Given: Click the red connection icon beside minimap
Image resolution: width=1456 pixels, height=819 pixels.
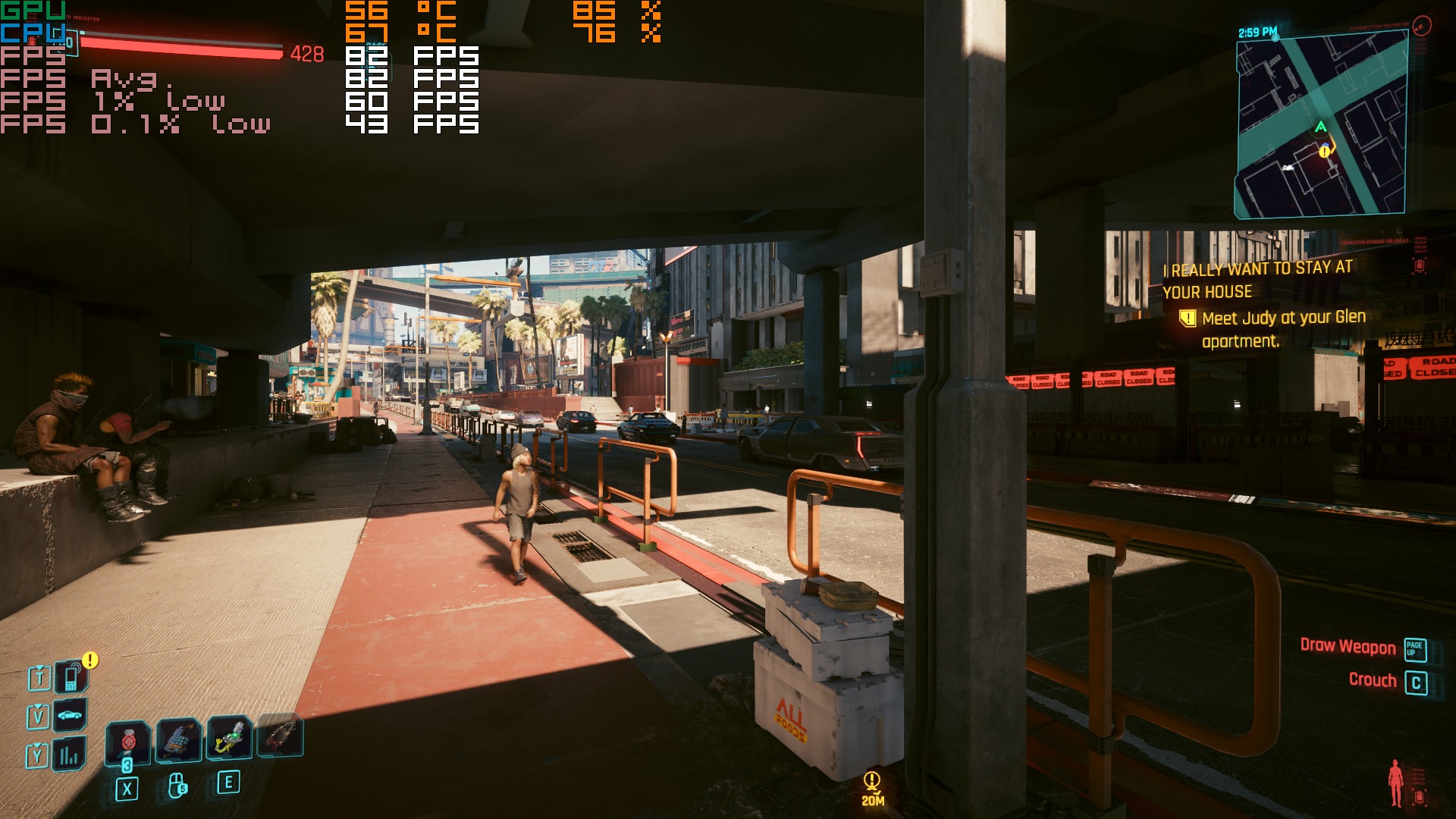Looking at the screenshot, I should pos(1422,26).
